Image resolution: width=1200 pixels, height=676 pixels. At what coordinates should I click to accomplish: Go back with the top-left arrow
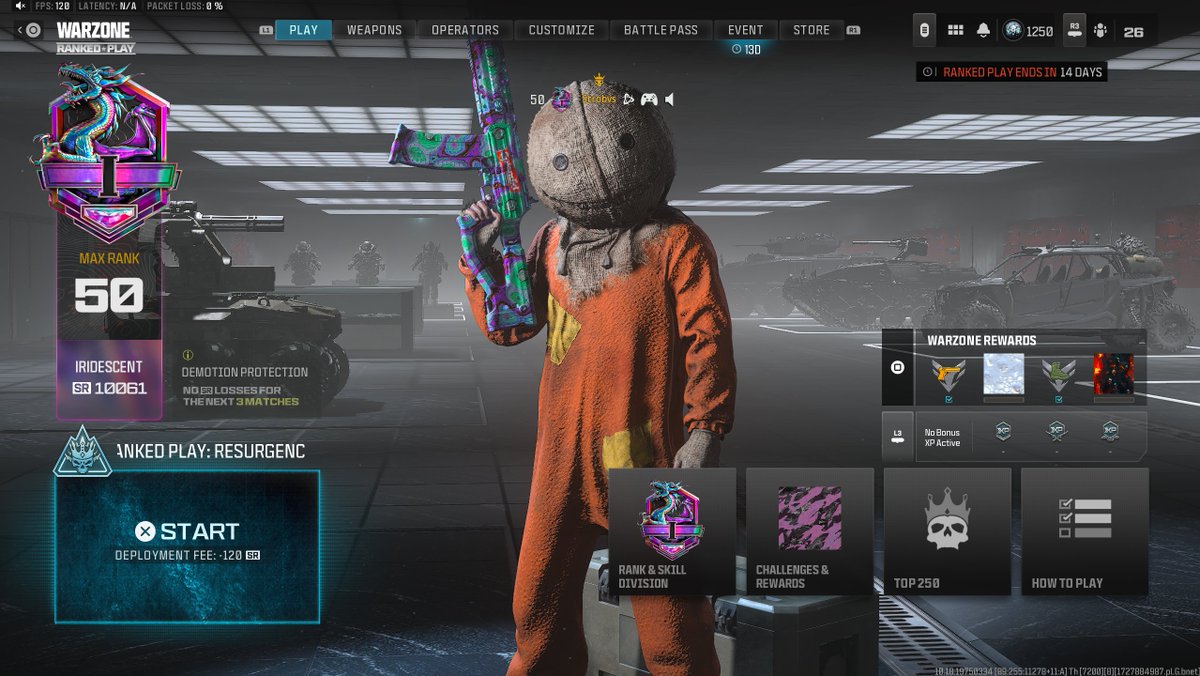point(20,30)
